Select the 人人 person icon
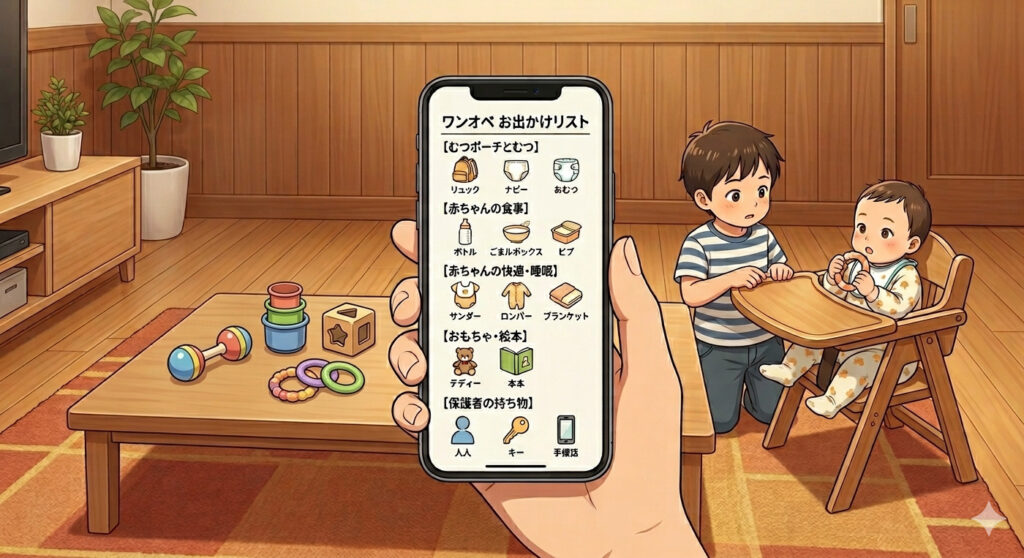The image size is (1024, 558). (462, 431)
